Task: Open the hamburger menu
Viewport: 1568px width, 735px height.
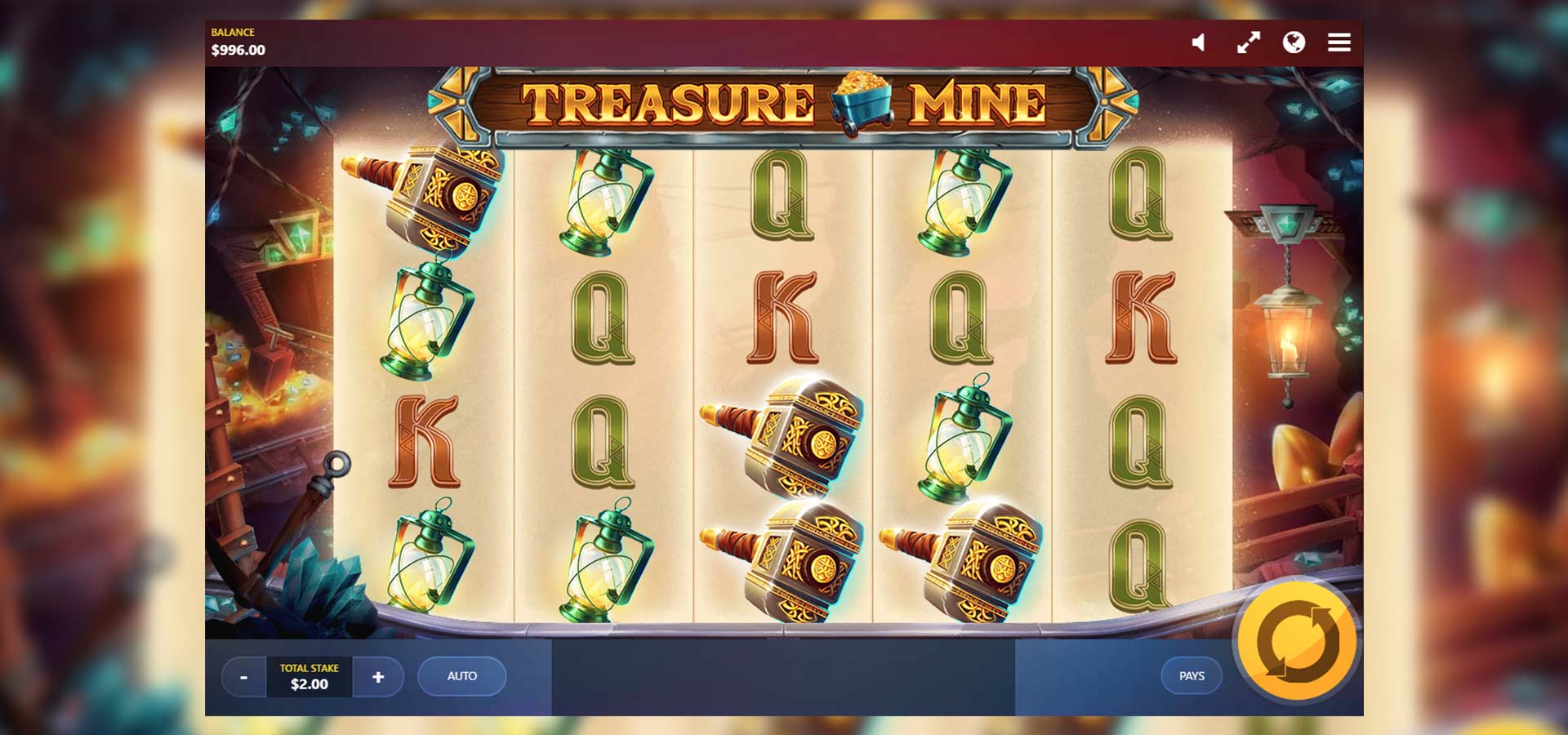Action: (x=1339, y=42)
